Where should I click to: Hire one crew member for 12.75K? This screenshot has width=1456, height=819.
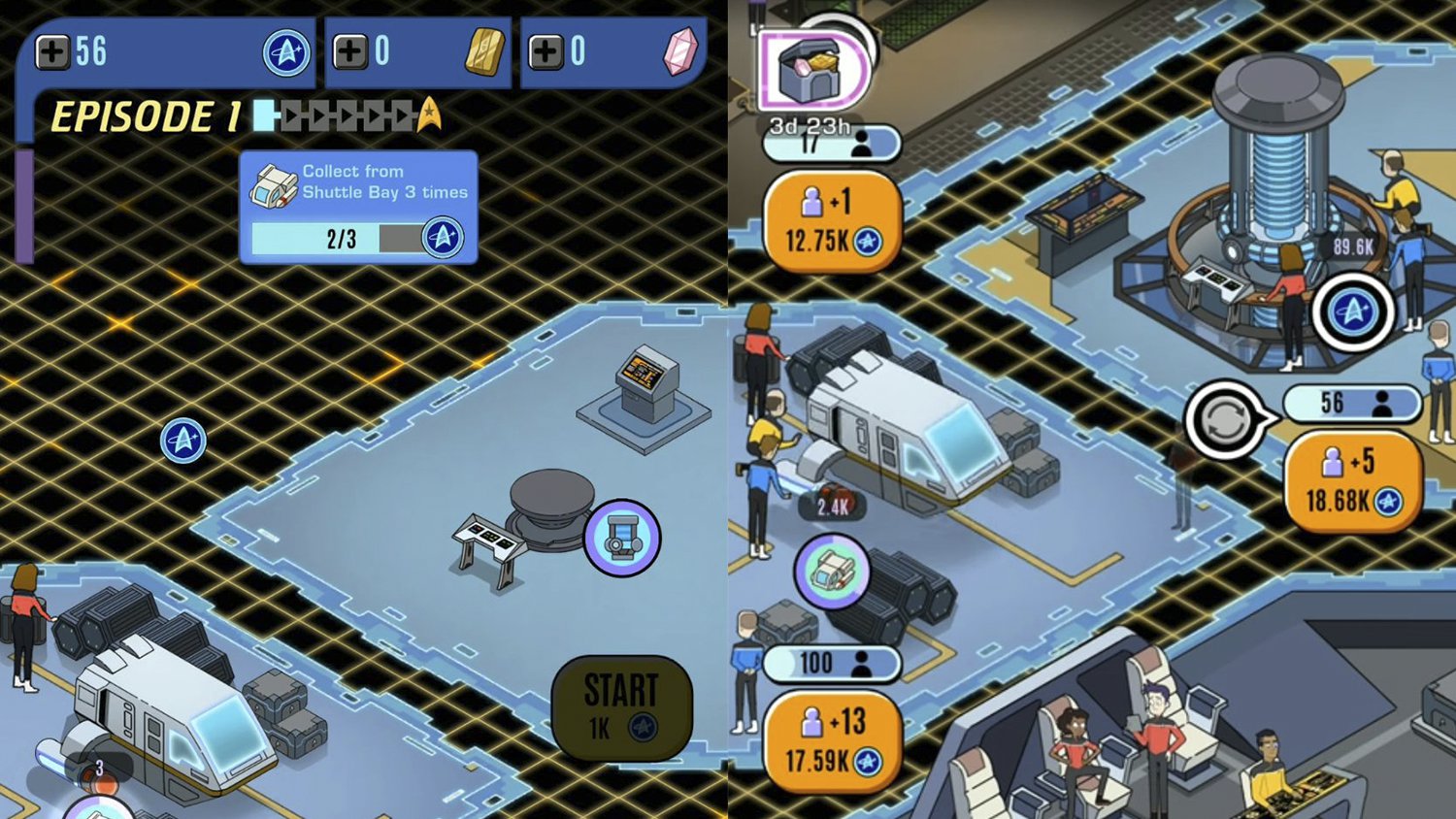830,217
